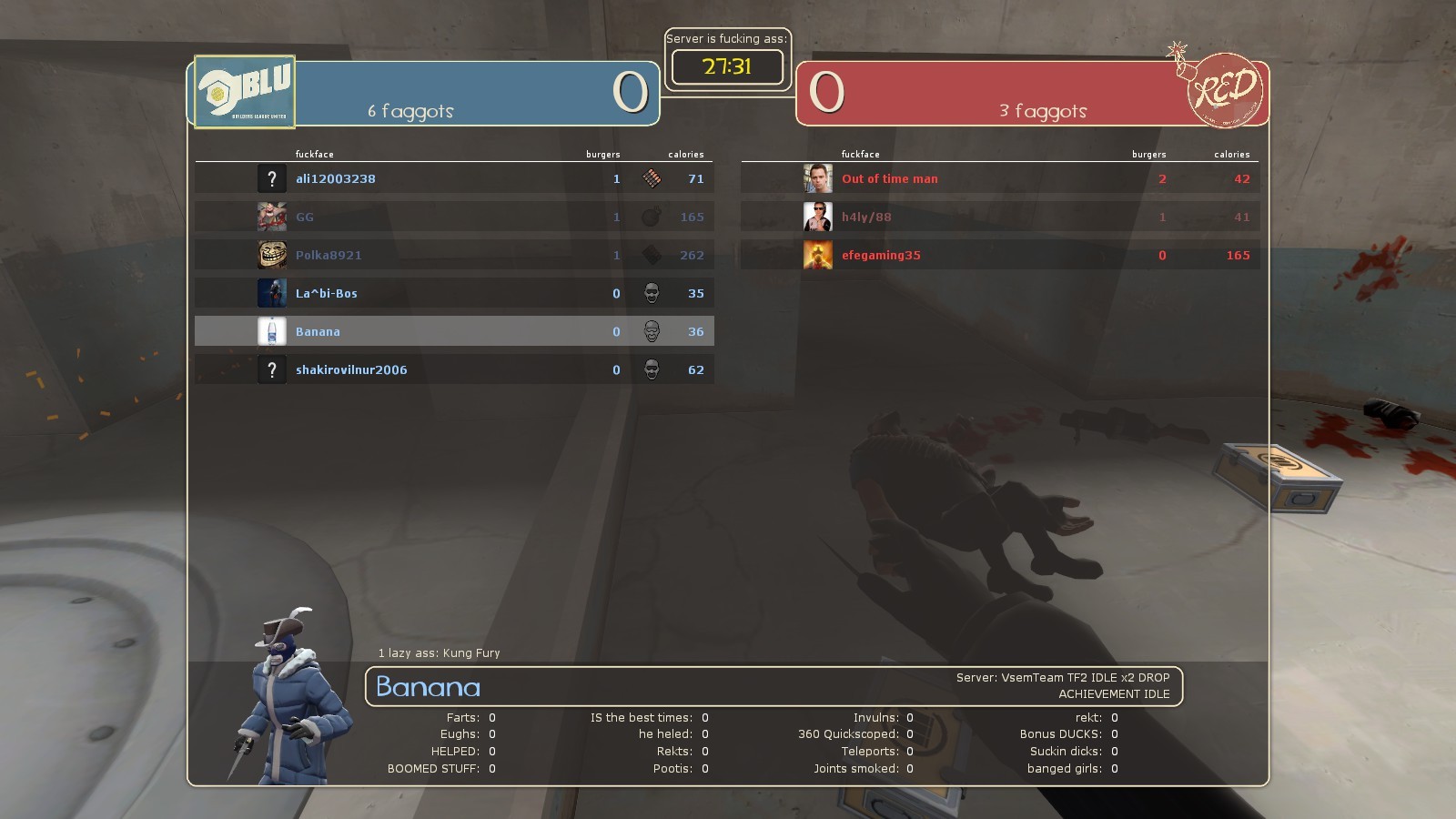Click Polka8921's troll face avatar
This screenshot has height=819, width=1456.
point(272,255)
